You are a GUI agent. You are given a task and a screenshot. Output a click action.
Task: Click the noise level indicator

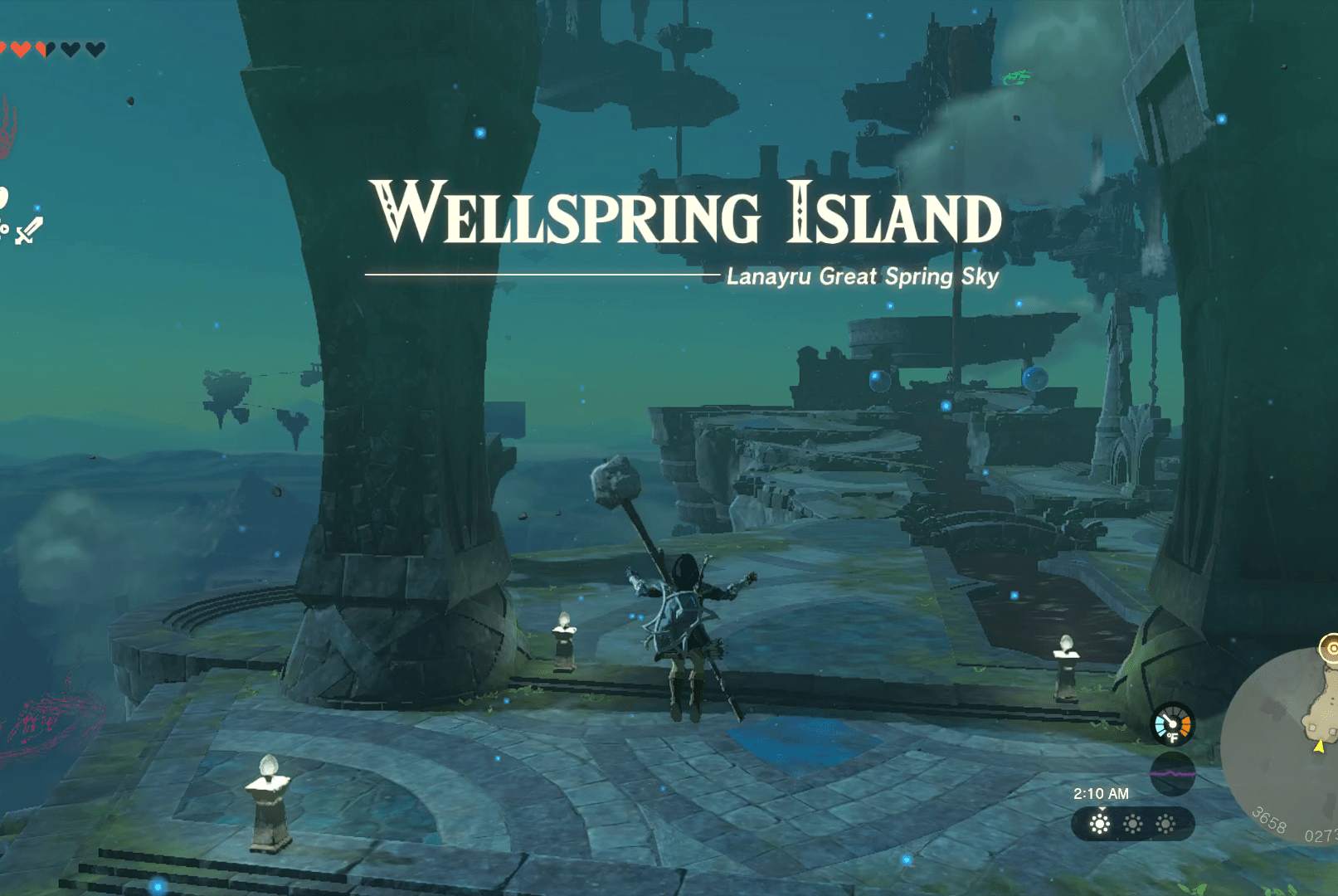(x=1173, y=773)
